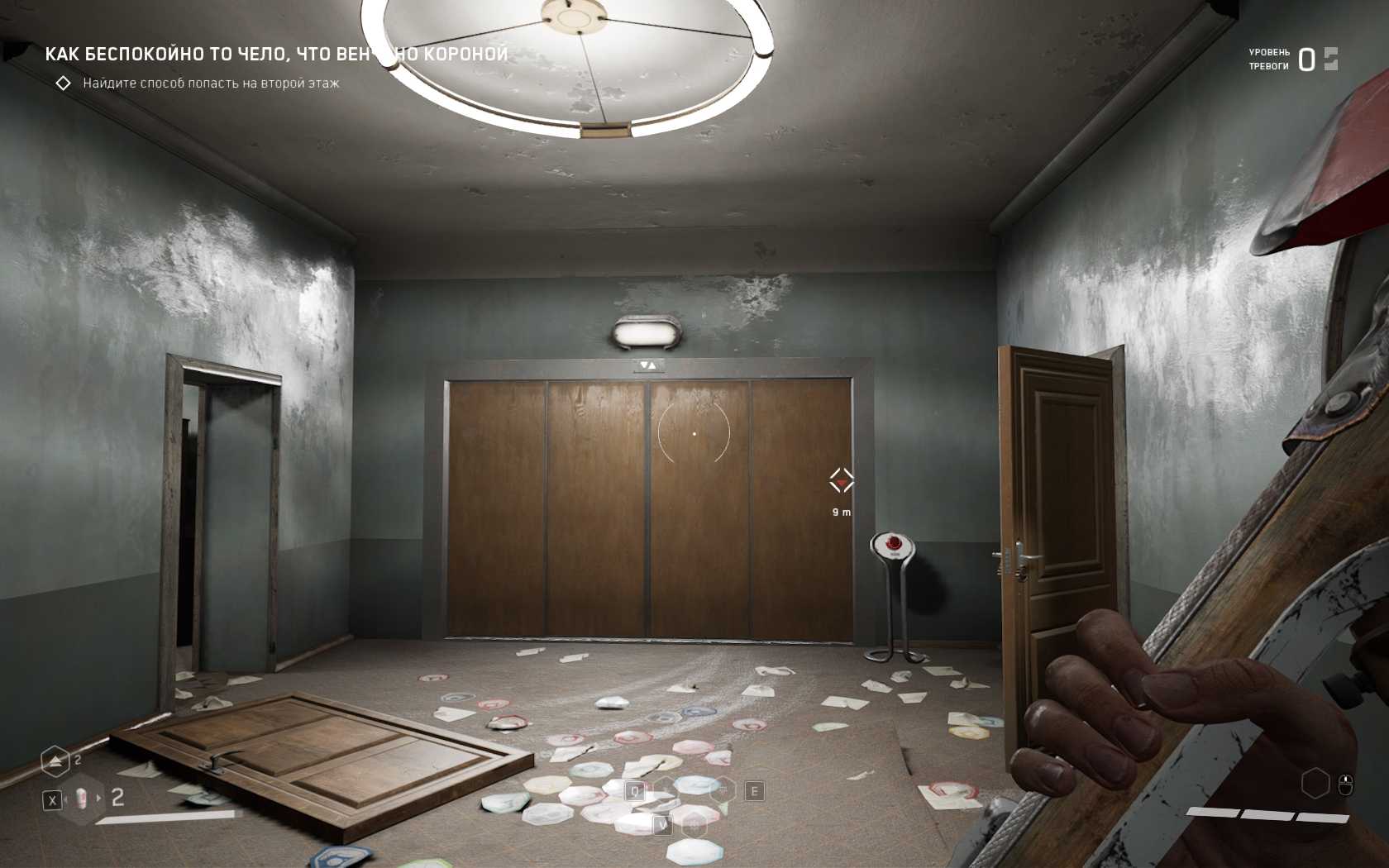Viewport: 1389px width, 868px height.
Task: Activate the ability hexagon beside the E key
Action: (x=723, y=791)
